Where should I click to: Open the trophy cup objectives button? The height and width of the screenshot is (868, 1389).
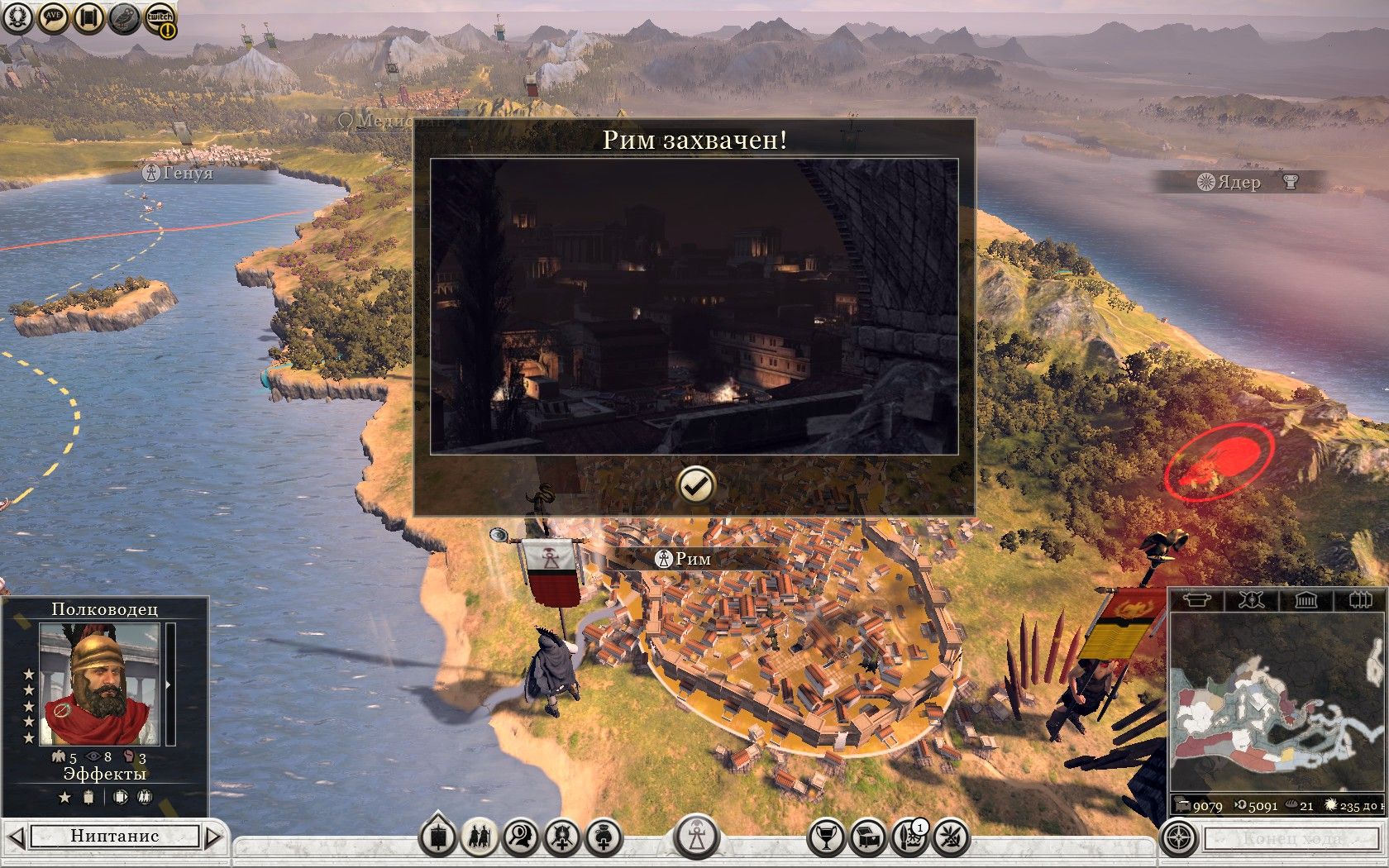tap(825, 837)
